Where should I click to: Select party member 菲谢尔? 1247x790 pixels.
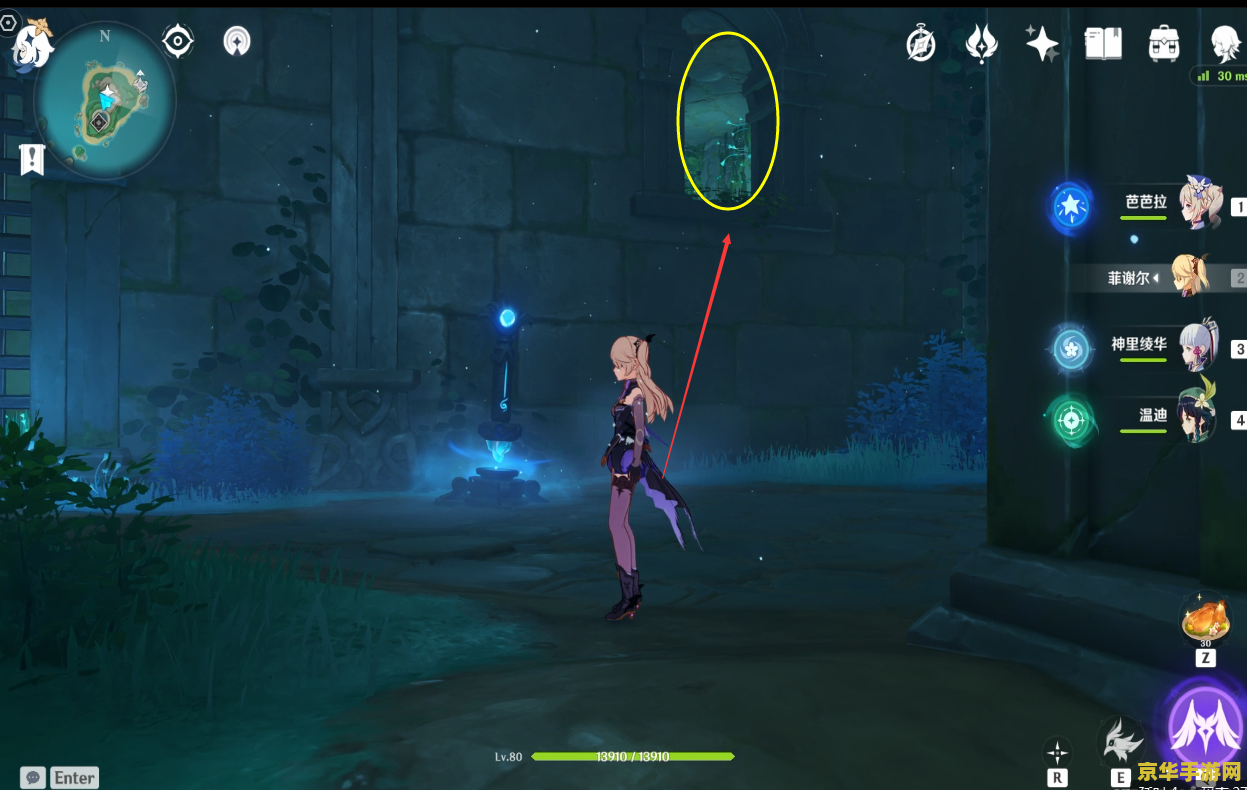click(1190, 277)
